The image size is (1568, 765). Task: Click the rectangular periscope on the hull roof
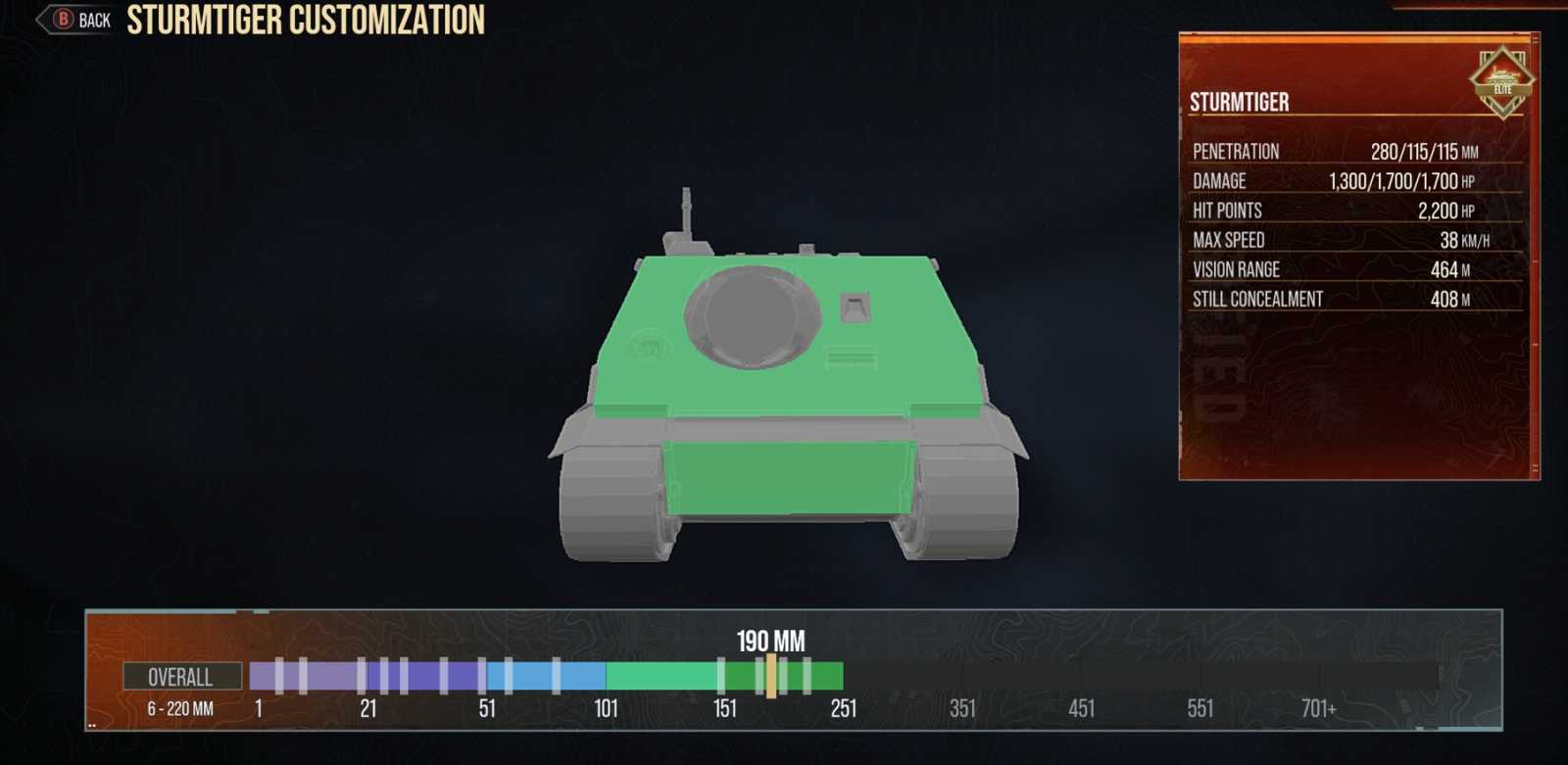[x=856, y=304]
